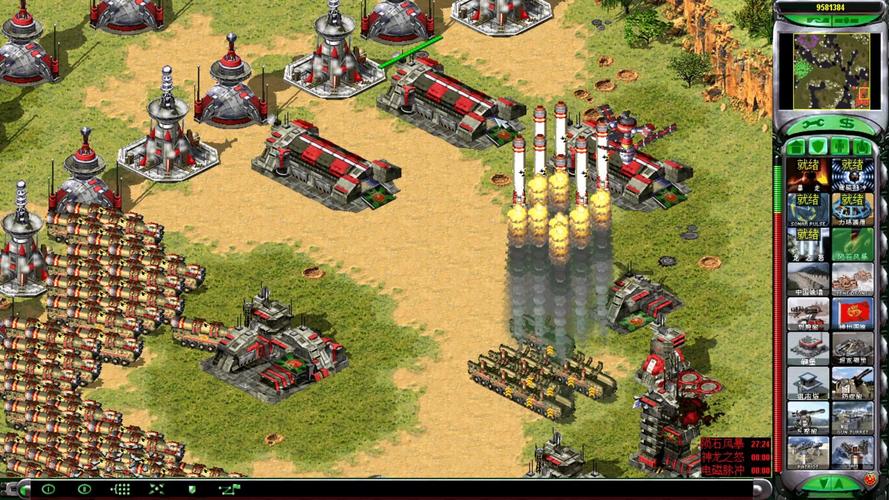This screenshot has width=889, height=500.
Task: Click the waypoint flag command button
Action: pos(229,489)
